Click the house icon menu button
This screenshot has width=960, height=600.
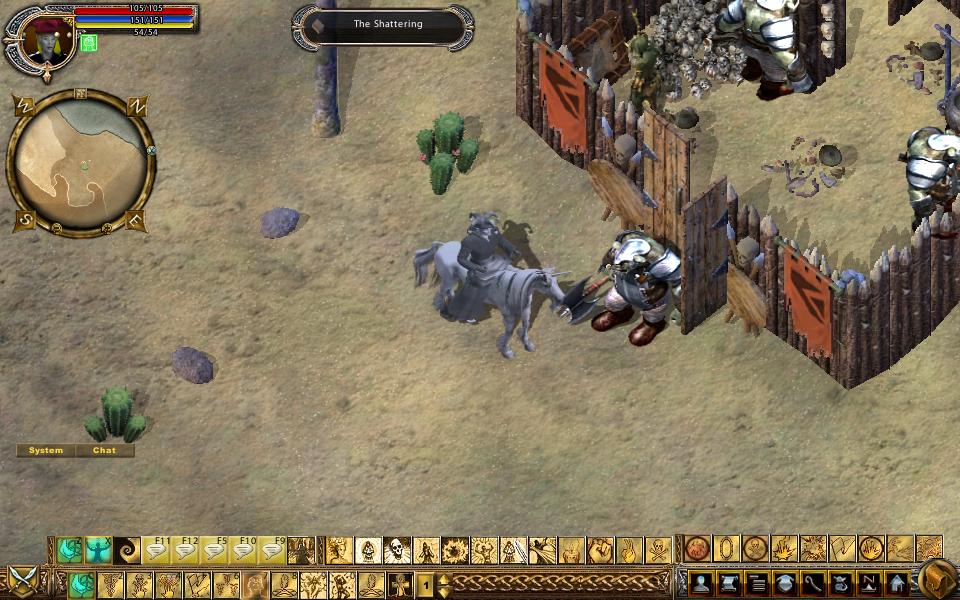[x=897, y=582]
